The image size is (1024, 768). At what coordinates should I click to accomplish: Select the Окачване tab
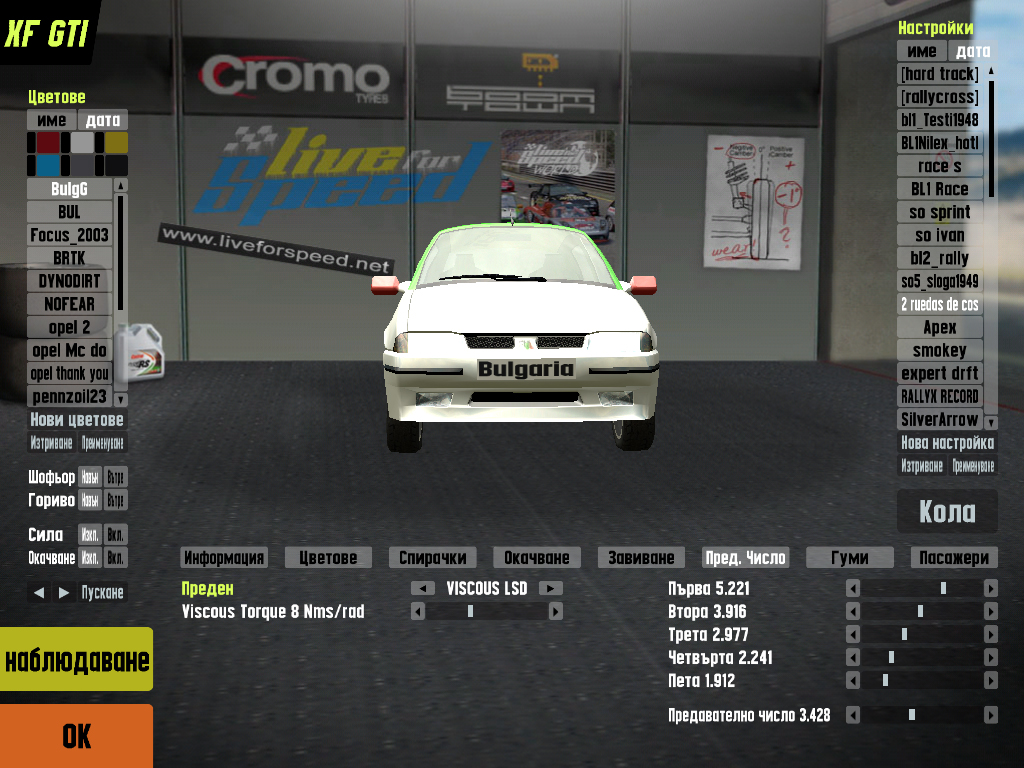[536, 558]
